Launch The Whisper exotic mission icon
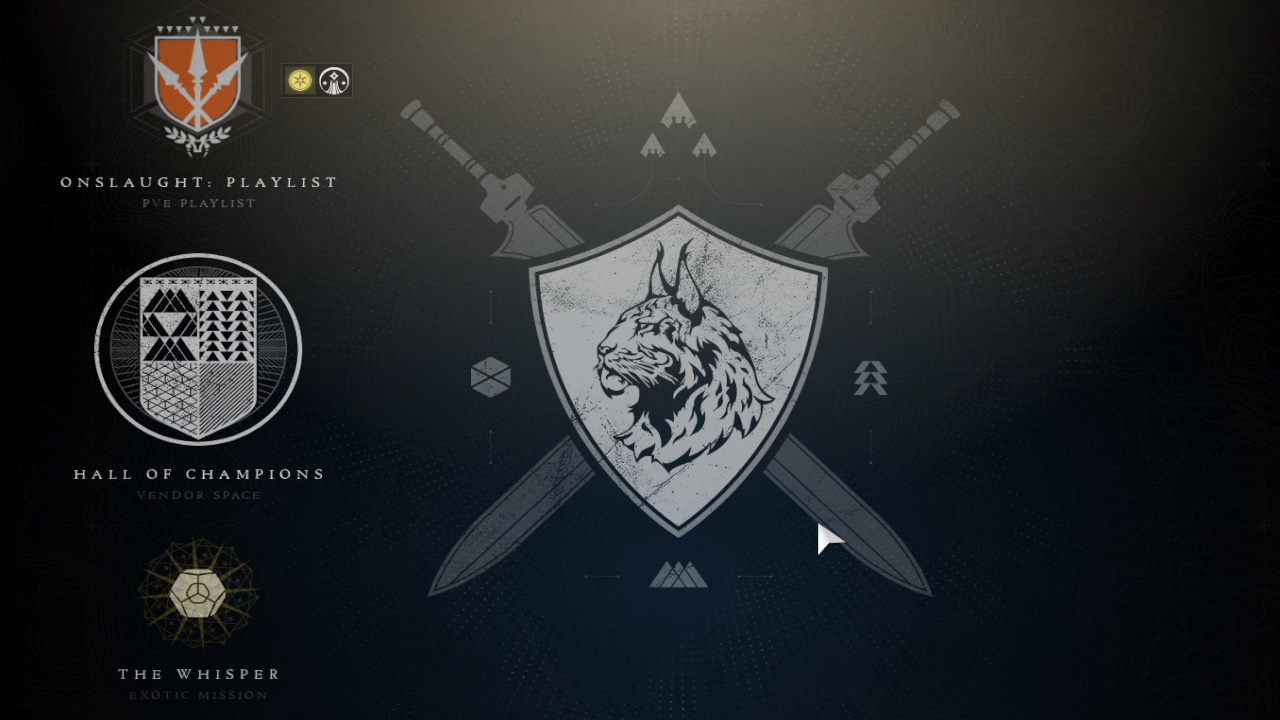Screen dimensions: 1280x720 (x=197, y=592)
